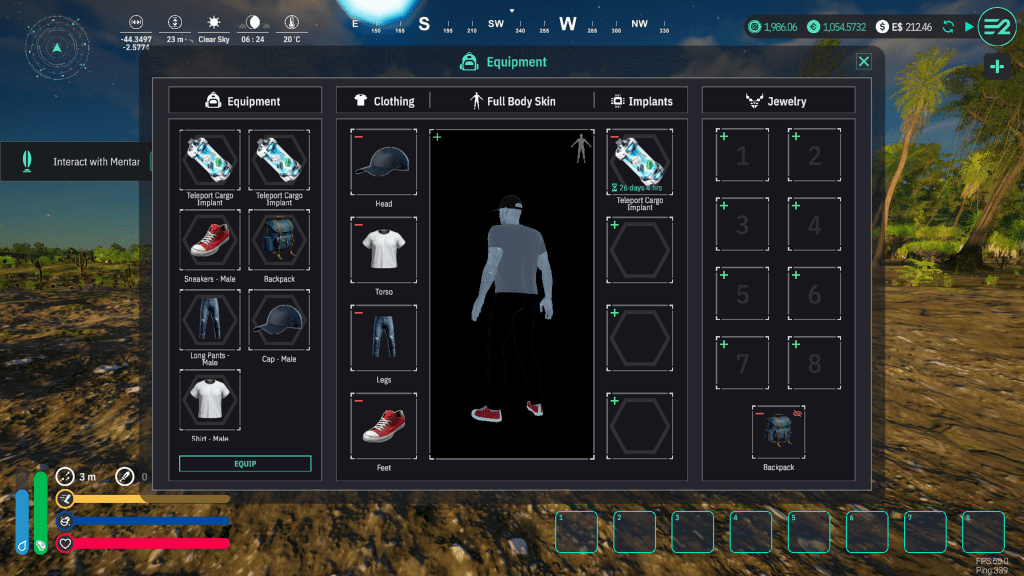
Task: Show the Implants tab
Action: [641, 101]
